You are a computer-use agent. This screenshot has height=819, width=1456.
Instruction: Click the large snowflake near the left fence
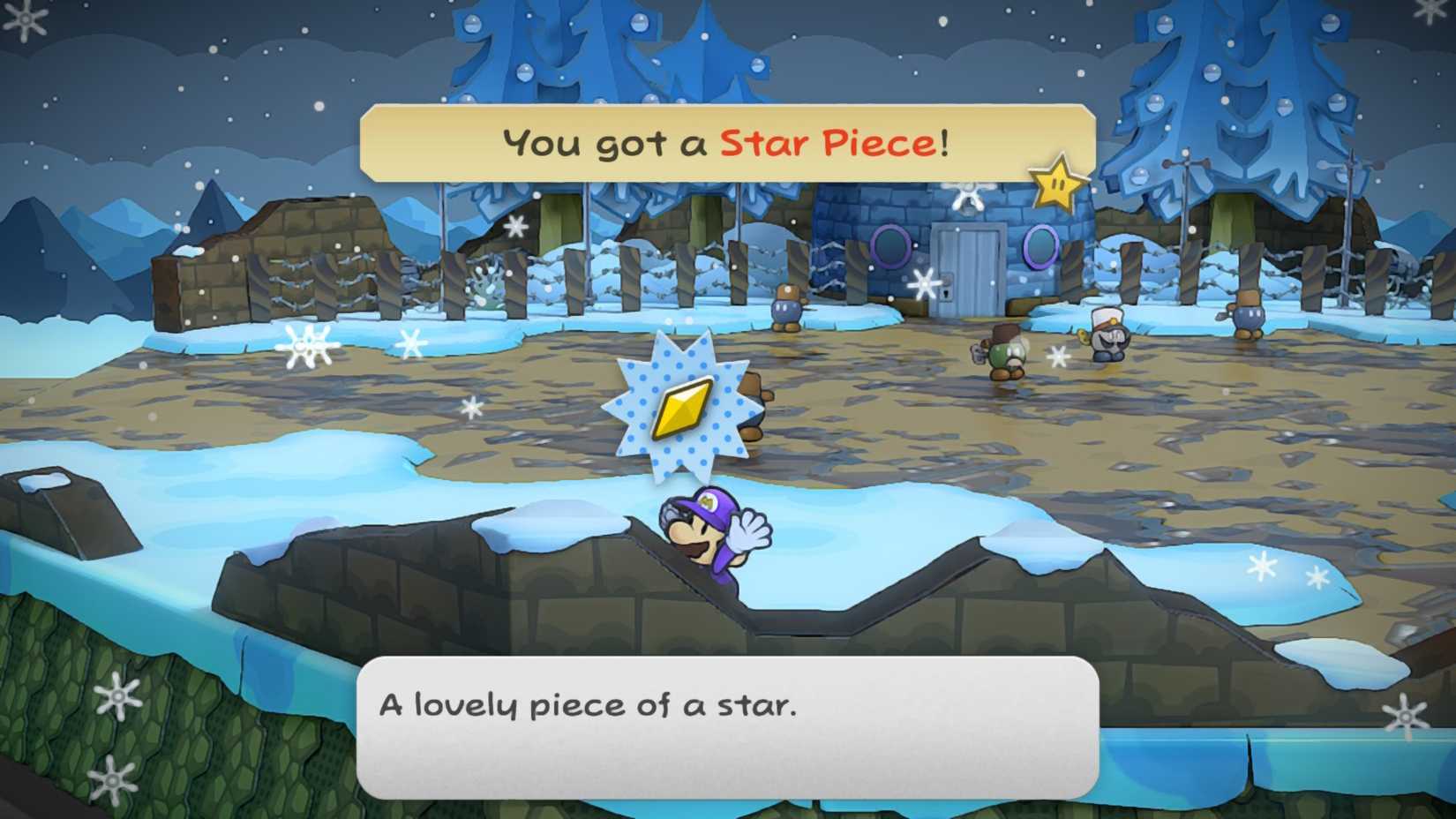[x=306, y=344]
